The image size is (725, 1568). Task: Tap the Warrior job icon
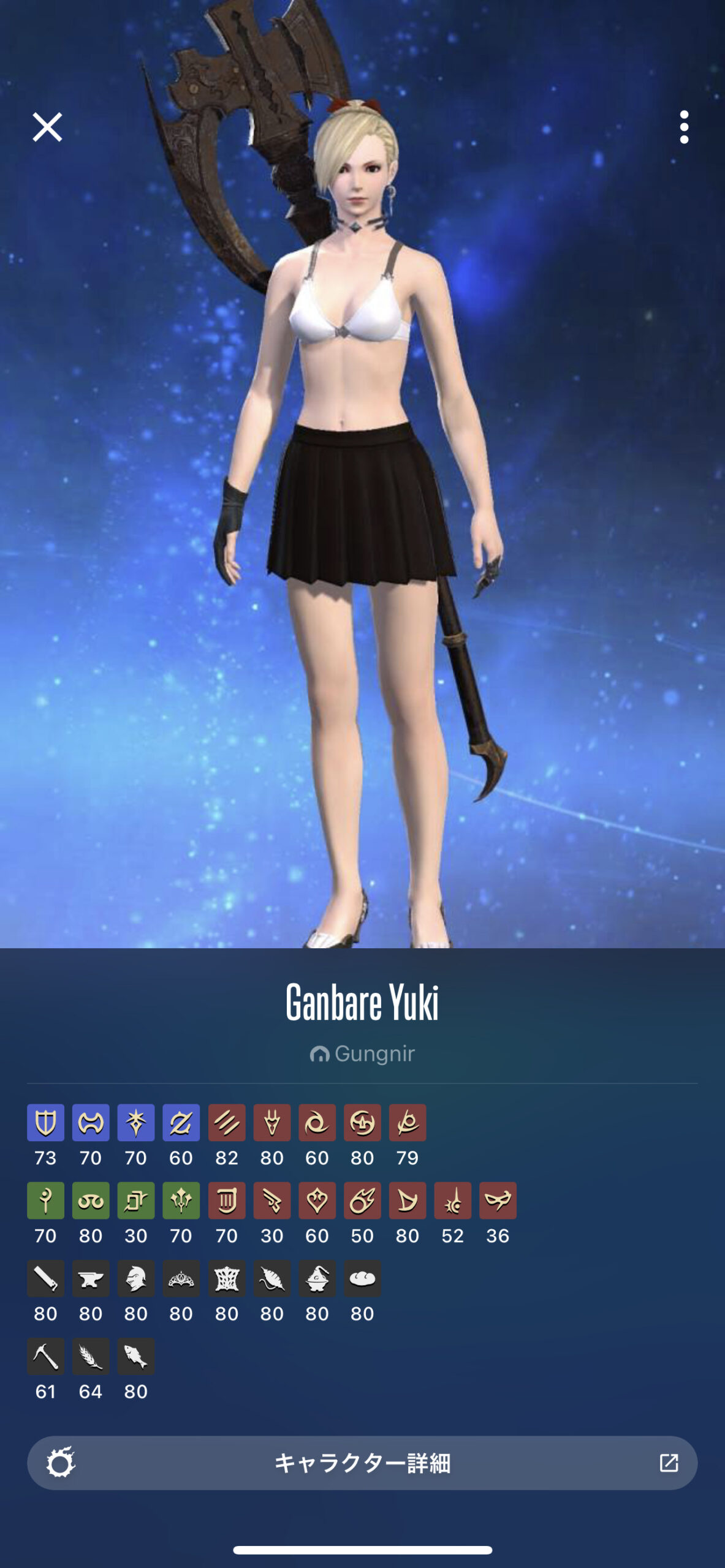pyautogui.click(x=91, y=1123)
